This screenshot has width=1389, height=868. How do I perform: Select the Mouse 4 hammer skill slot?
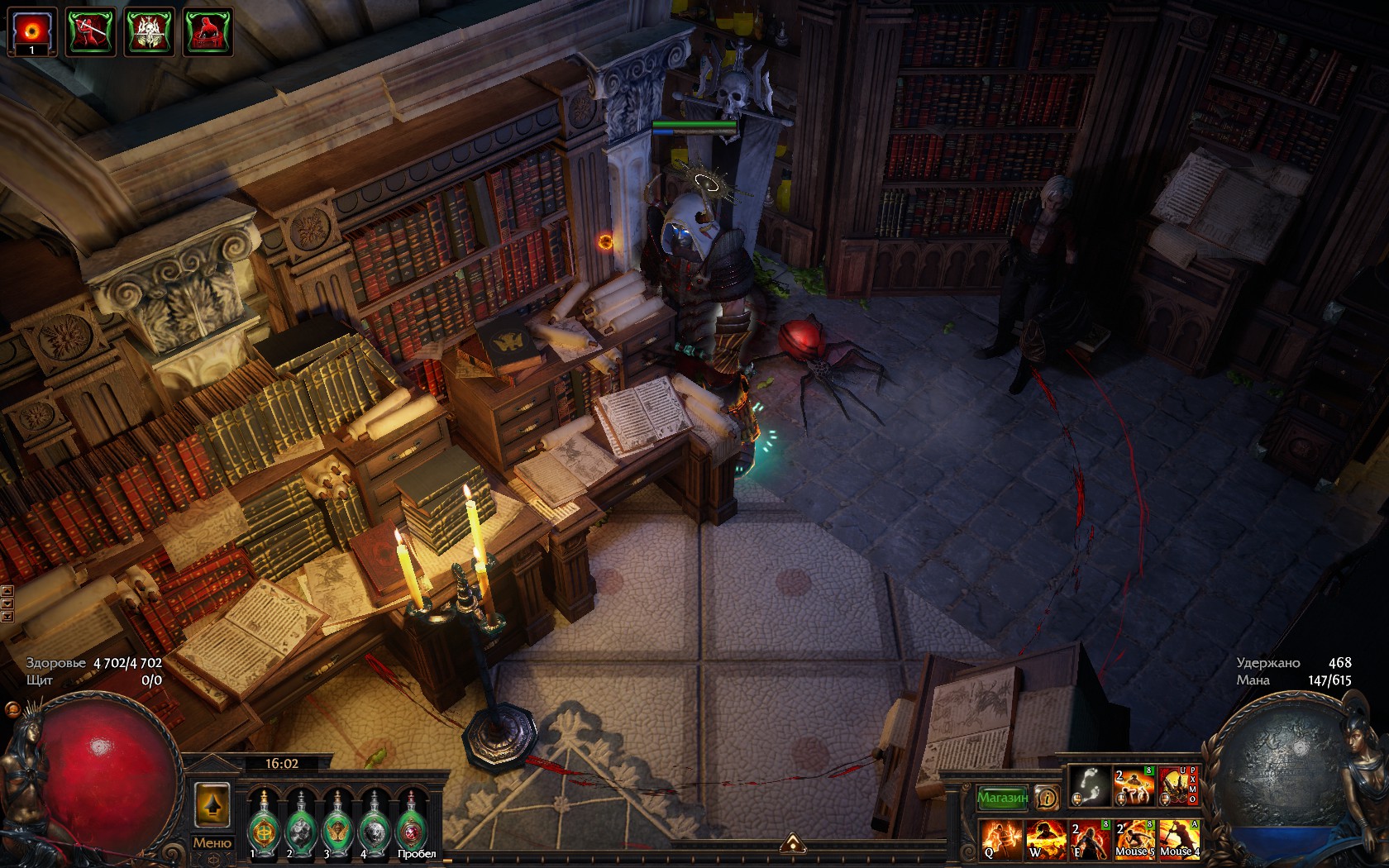click(x=1179, y=838)
